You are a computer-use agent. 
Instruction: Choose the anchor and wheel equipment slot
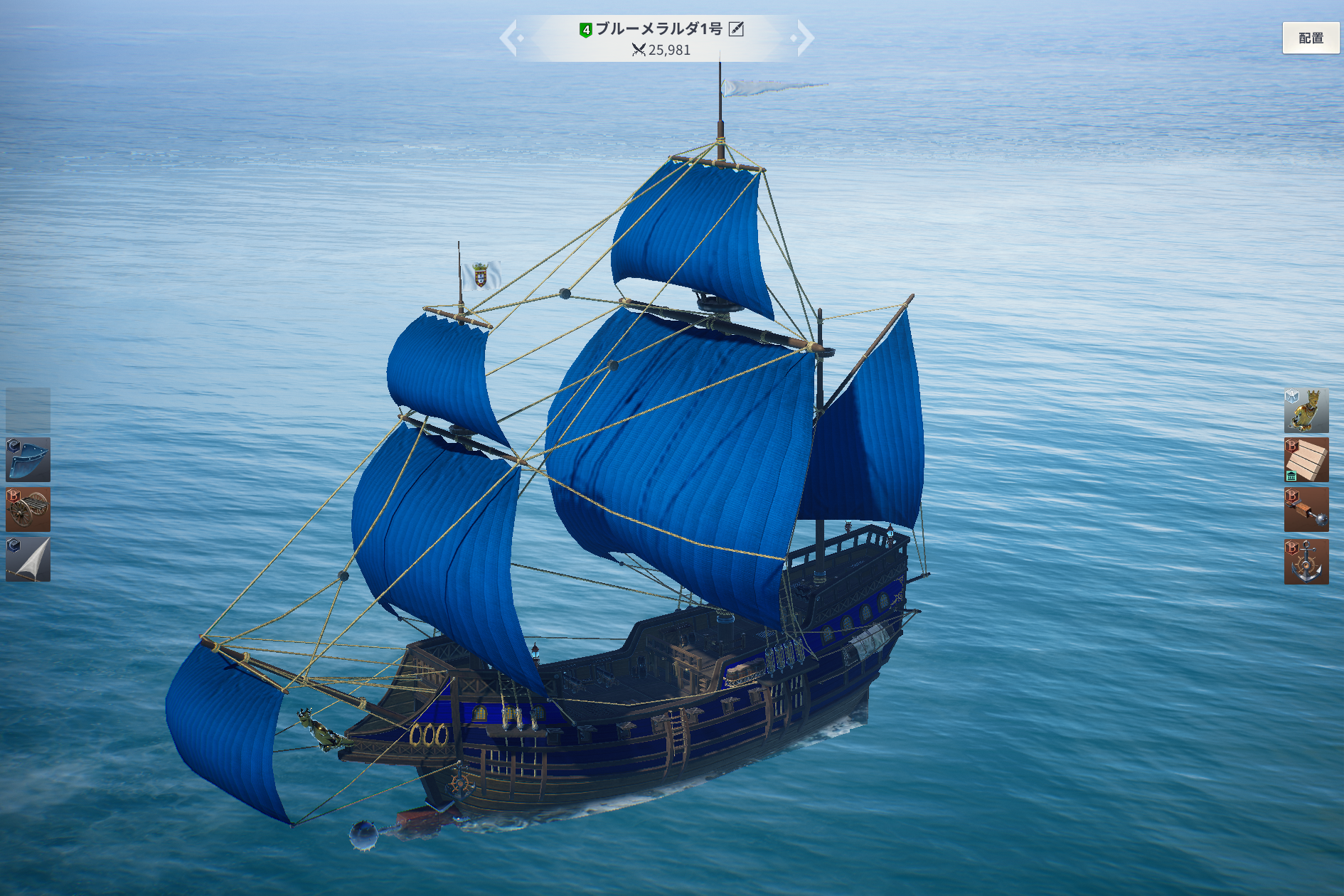1306,561
